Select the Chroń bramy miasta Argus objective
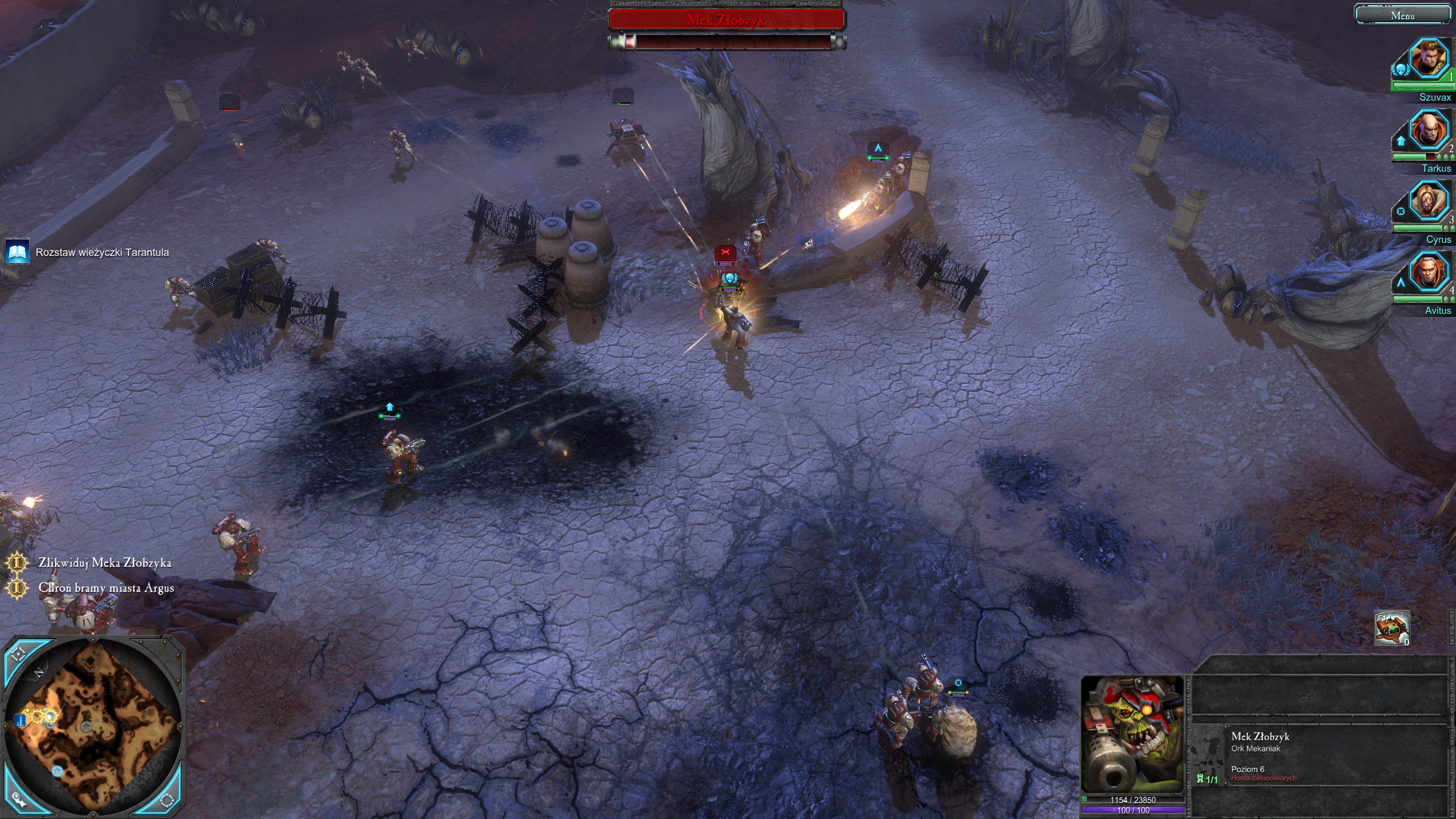 [x=106, y=588]
